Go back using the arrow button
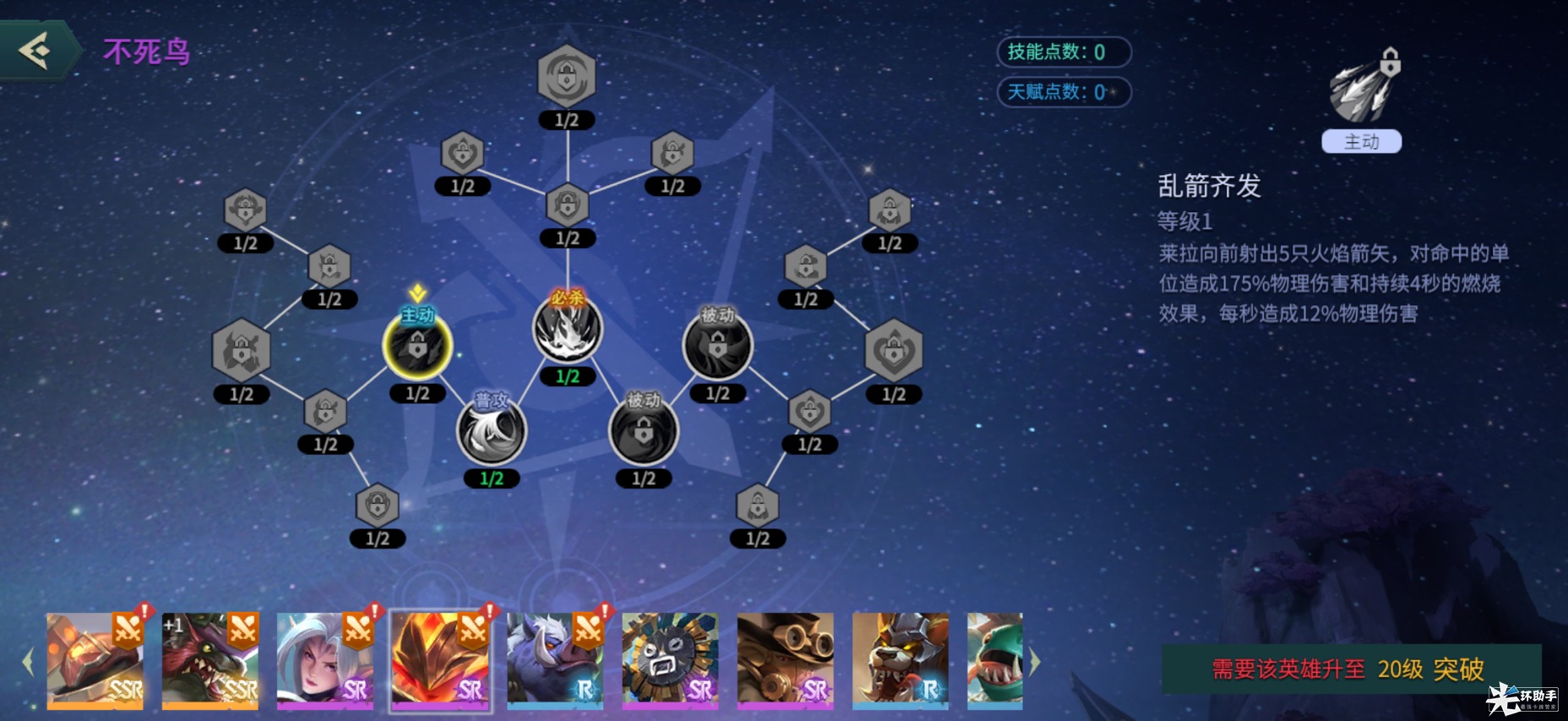The image size is (1568, 721). (x=37, y=51)
